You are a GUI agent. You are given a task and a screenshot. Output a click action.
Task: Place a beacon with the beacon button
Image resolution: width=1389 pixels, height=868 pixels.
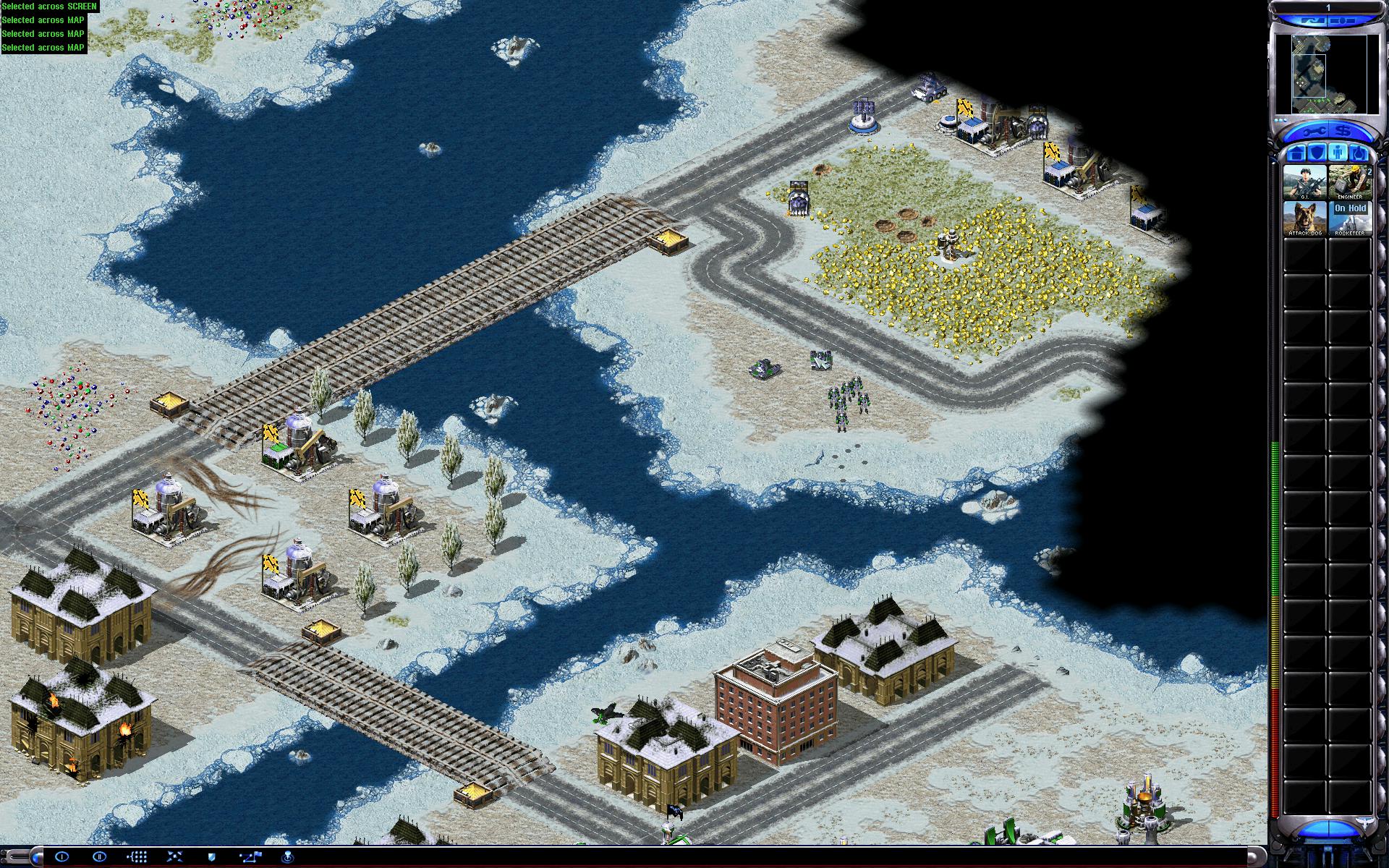288,857
